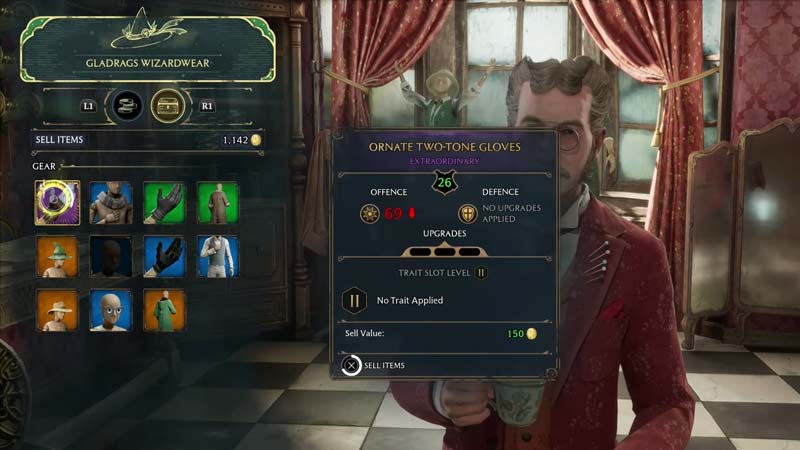Select the long coat on green background
Viewport: 800px width, 450px height.
pyautogui.click(x=218, y=203)
